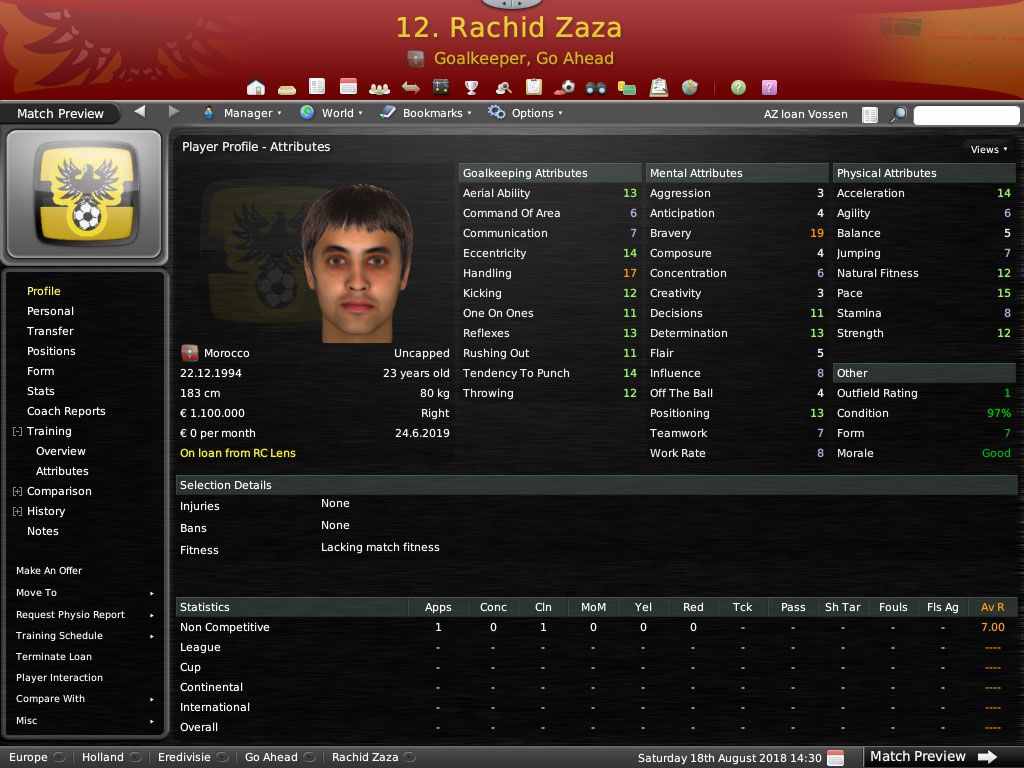
Task: View Coach Reports for the player
Action: pyautogui.click(x=66, y=411)
